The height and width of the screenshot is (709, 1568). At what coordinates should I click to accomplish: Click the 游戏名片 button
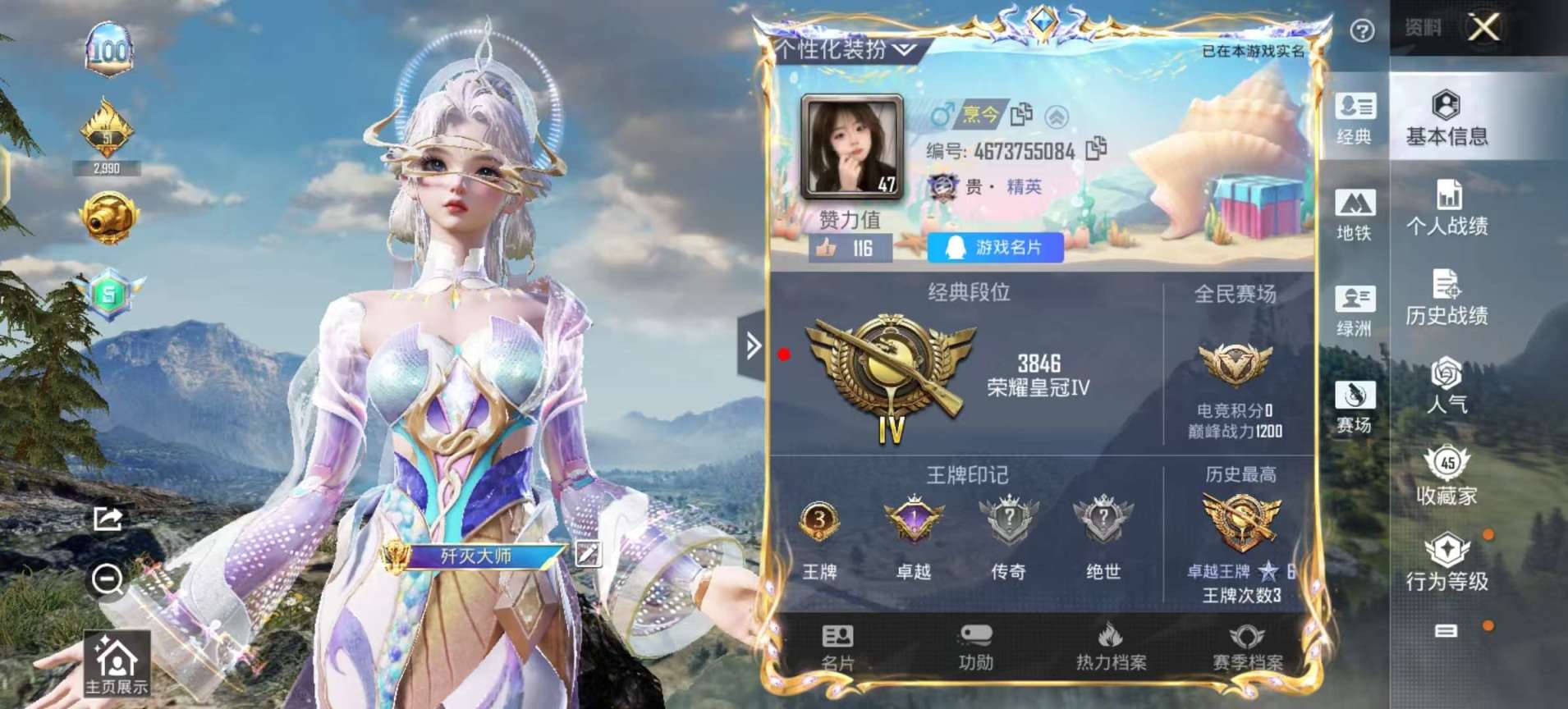point(995,247)
